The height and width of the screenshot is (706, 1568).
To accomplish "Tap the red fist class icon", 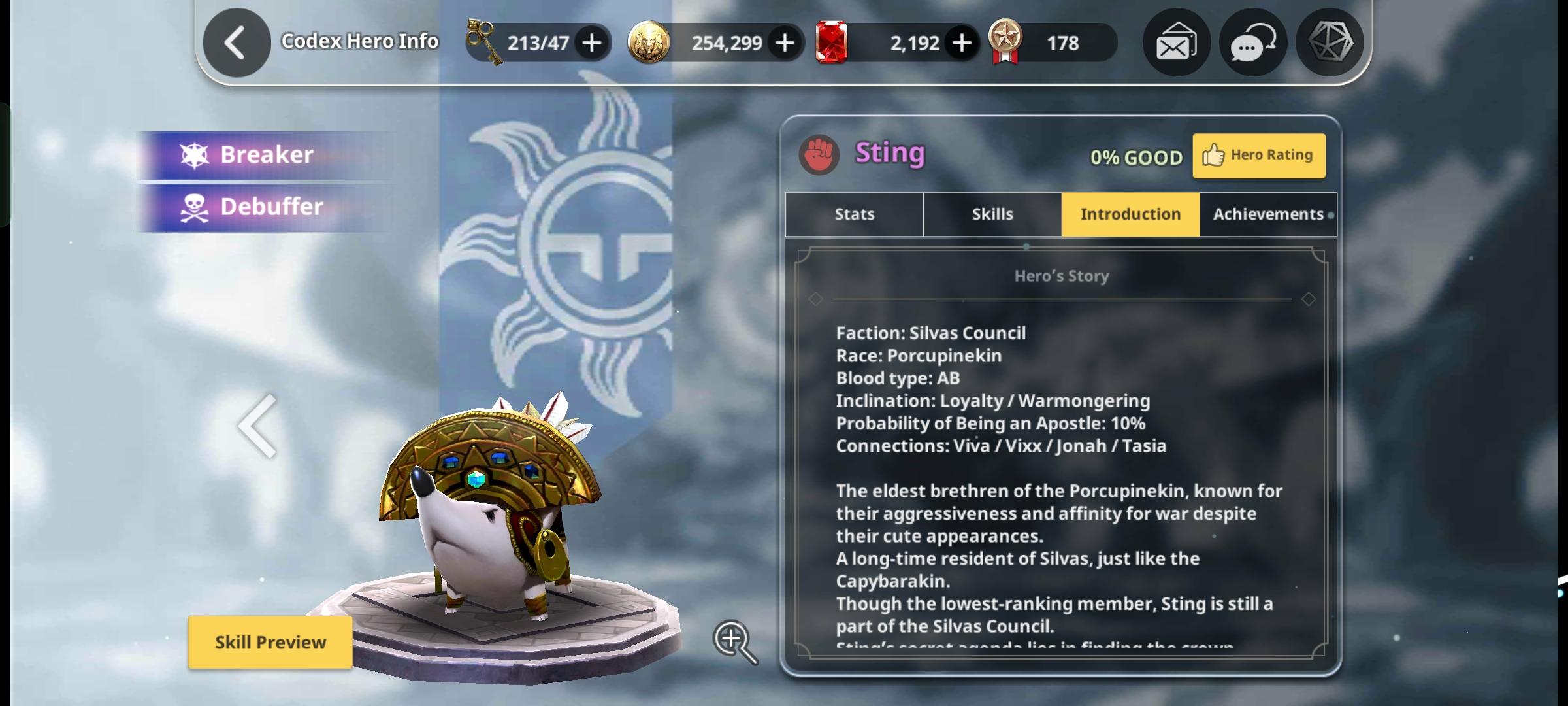I will 819,155.
